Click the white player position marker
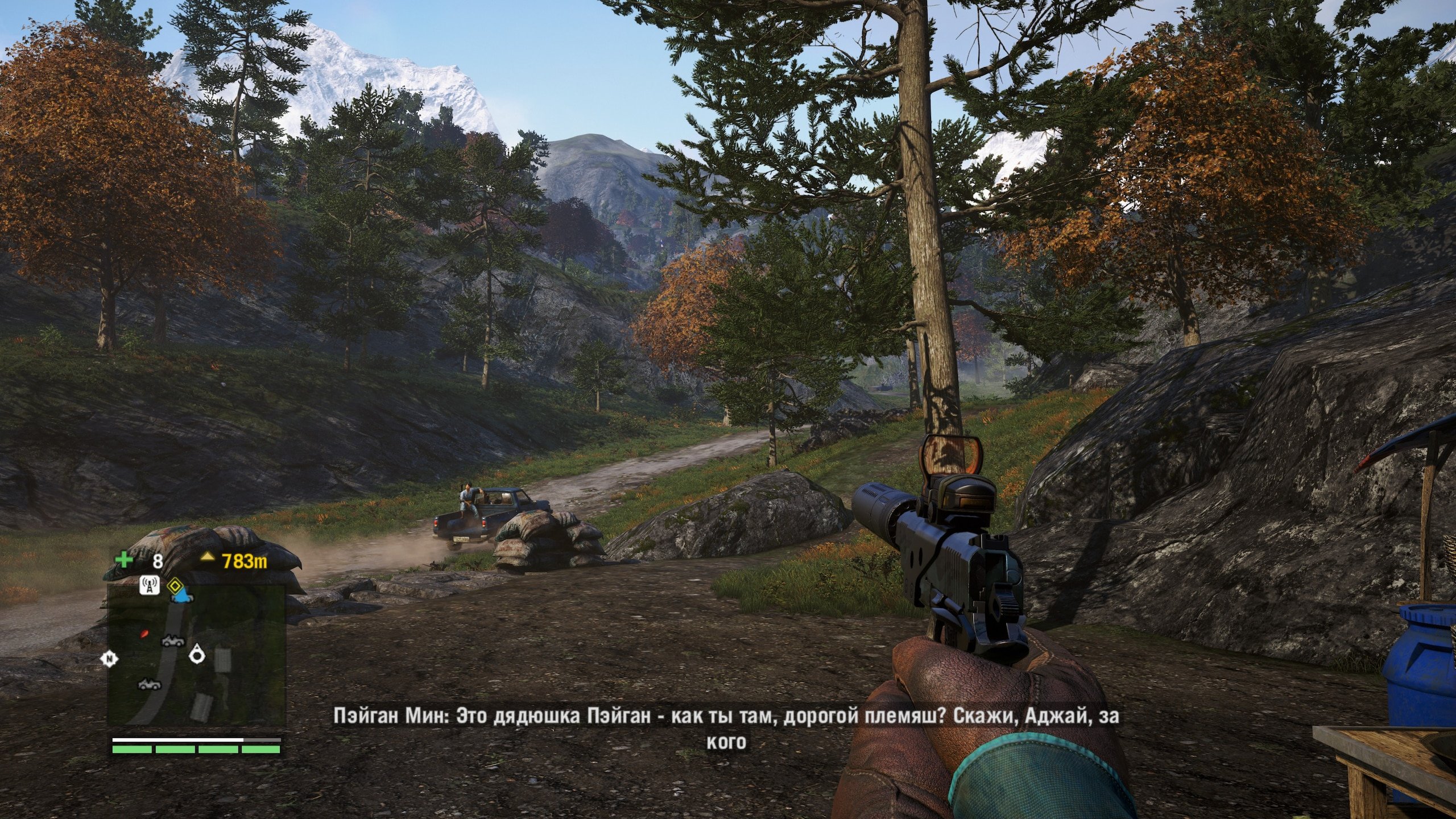The height and width of the screenshot is (819, 1456). 197,653
